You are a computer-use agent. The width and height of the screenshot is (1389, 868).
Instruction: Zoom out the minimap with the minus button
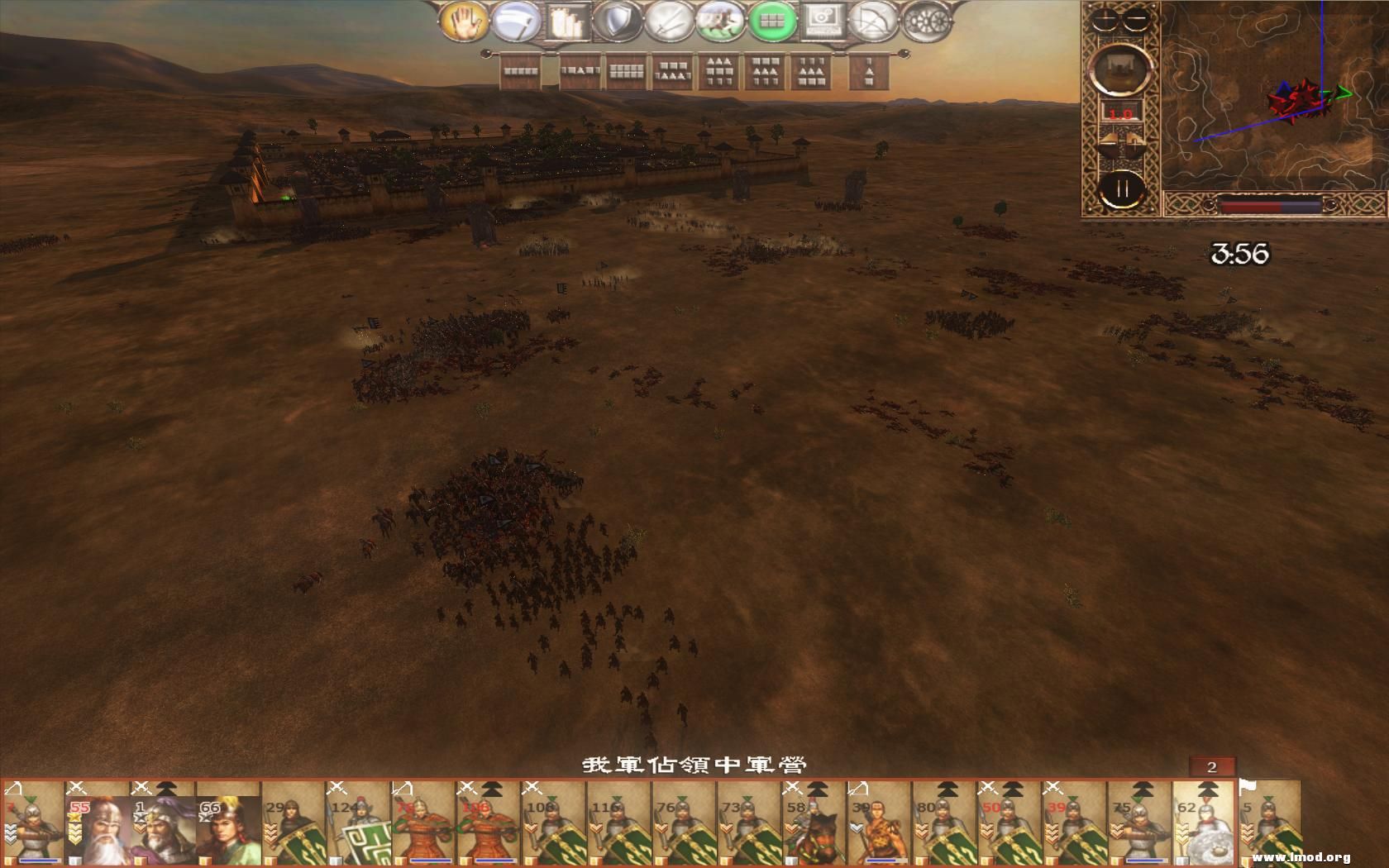1137,19
